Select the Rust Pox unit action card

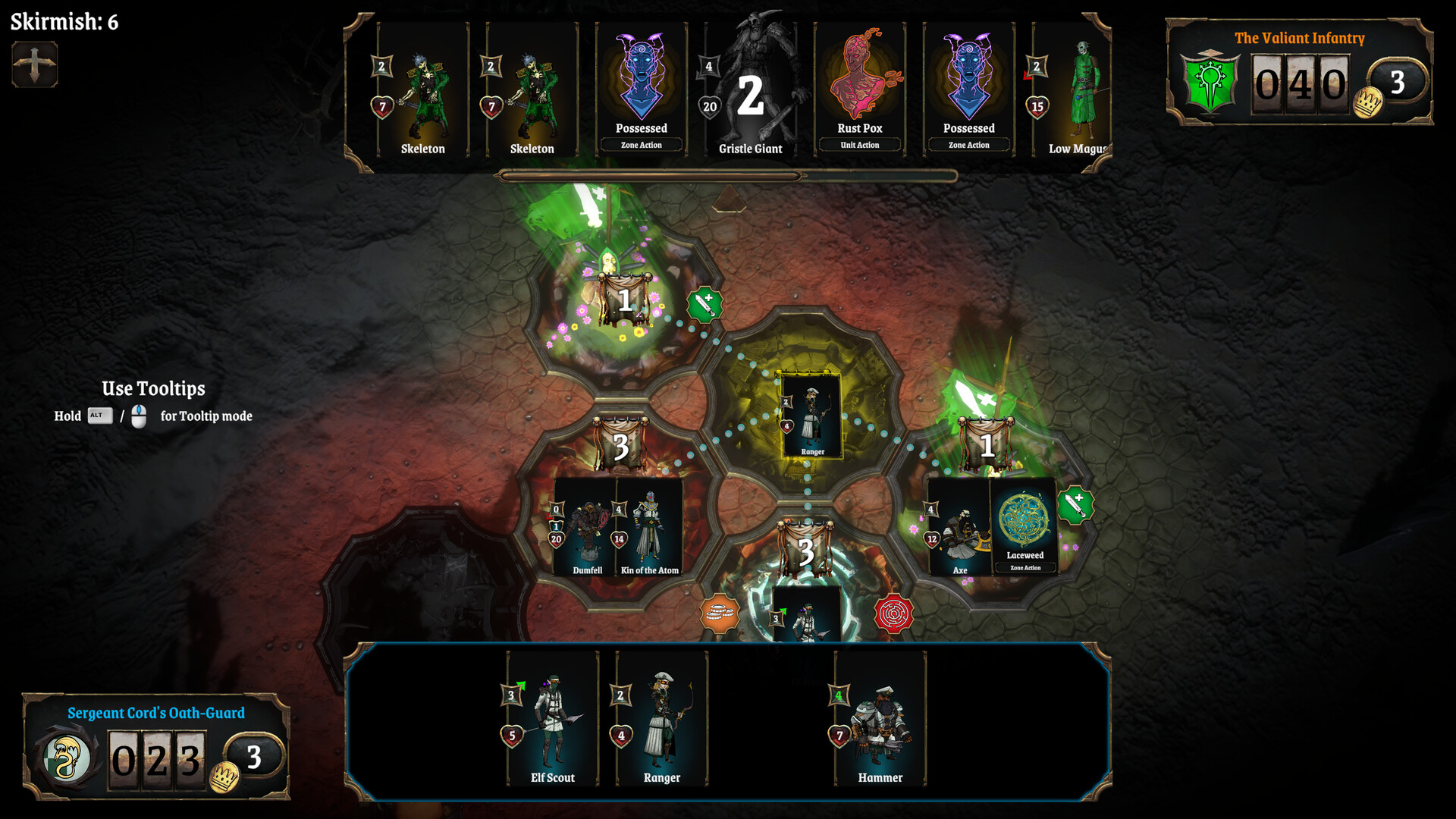click(x=859, y=91)
